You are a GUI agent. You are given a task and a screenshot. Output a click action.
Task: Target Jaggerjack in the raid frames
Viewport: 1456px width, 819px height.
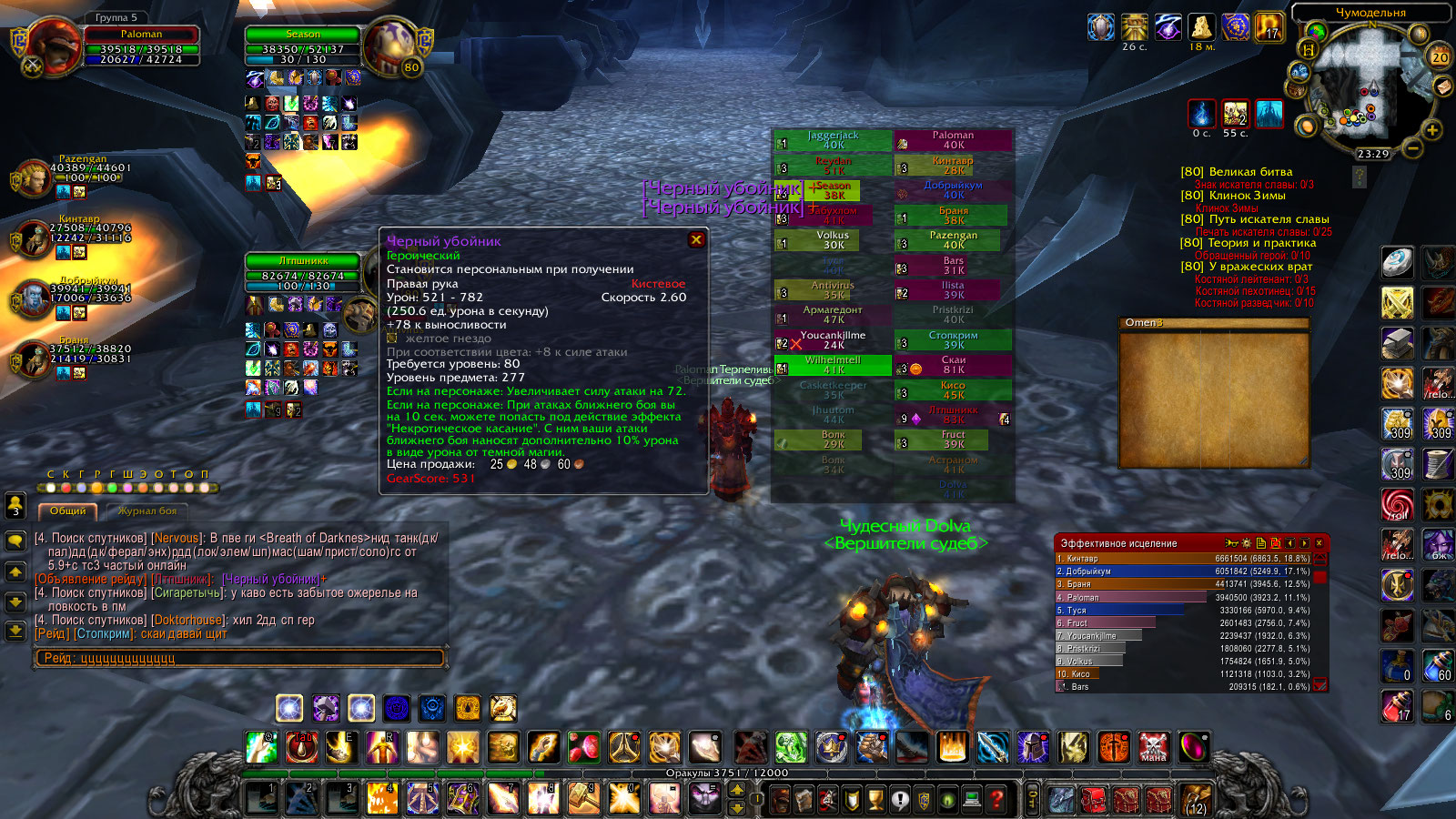(x=833, y=140)
